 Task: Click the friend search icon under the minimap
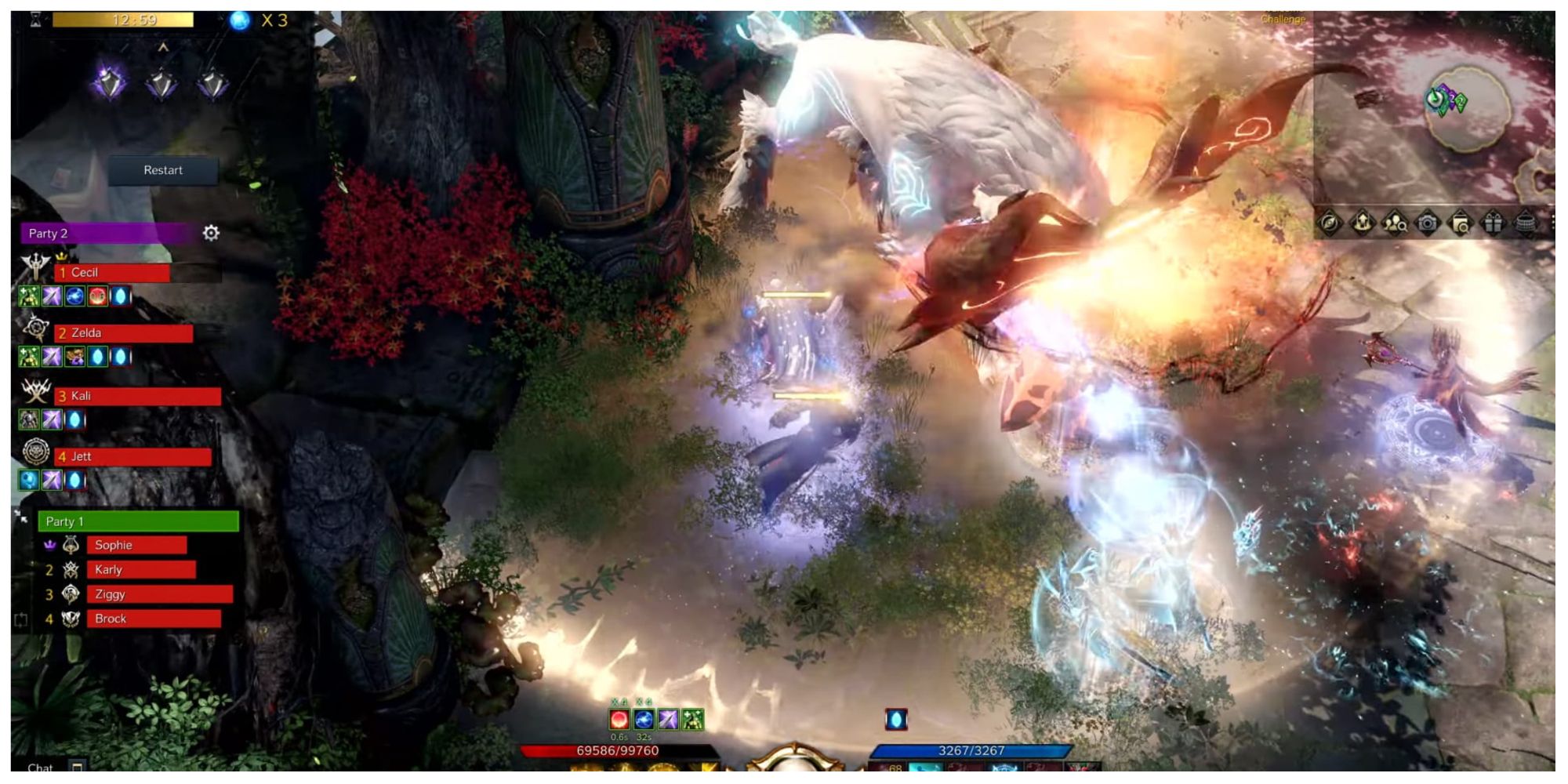coord(1394,223)
